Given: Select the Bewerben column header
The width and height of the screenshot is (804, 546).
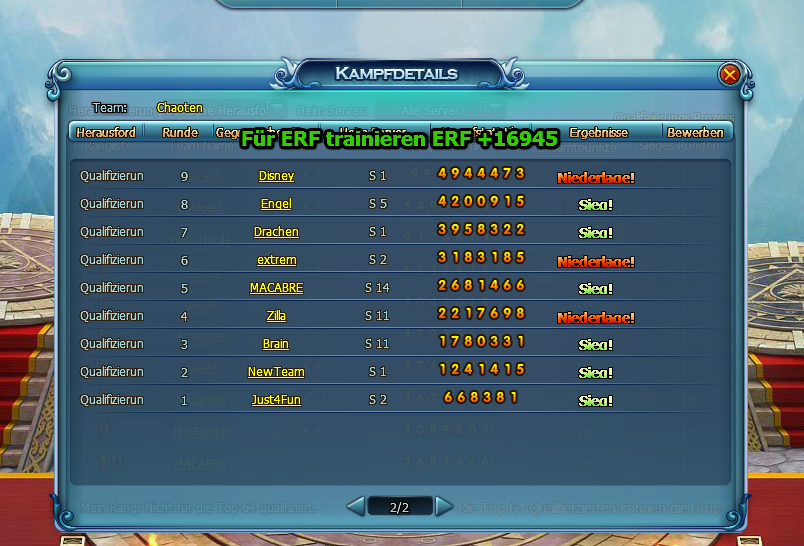Looking at the screenshot, I should pyautogui.click(x=695, y=132).
